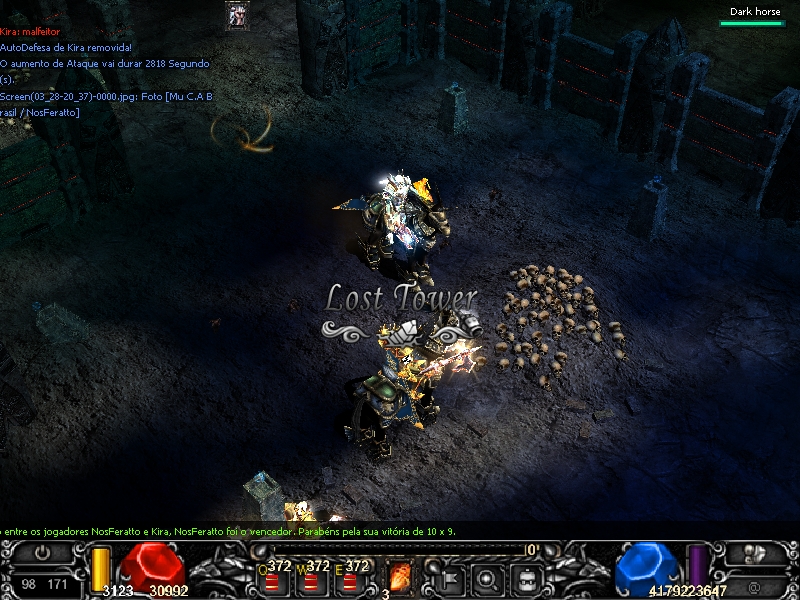This screenshot has height=600, width=800.
Task: Open the backpack inventory button
Action: pyautogui.click(x=527, y=578)
